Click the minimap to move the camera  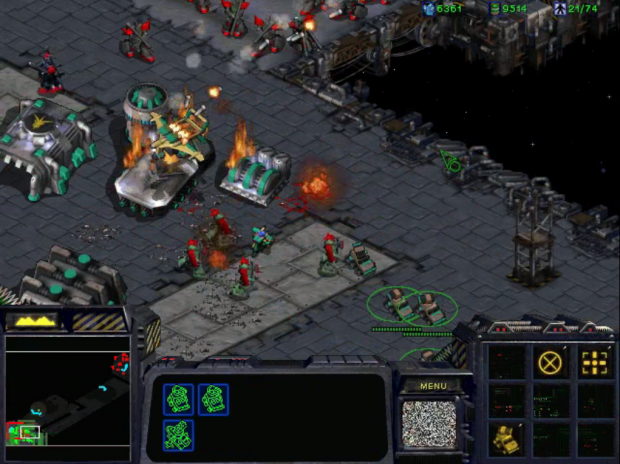67,390
